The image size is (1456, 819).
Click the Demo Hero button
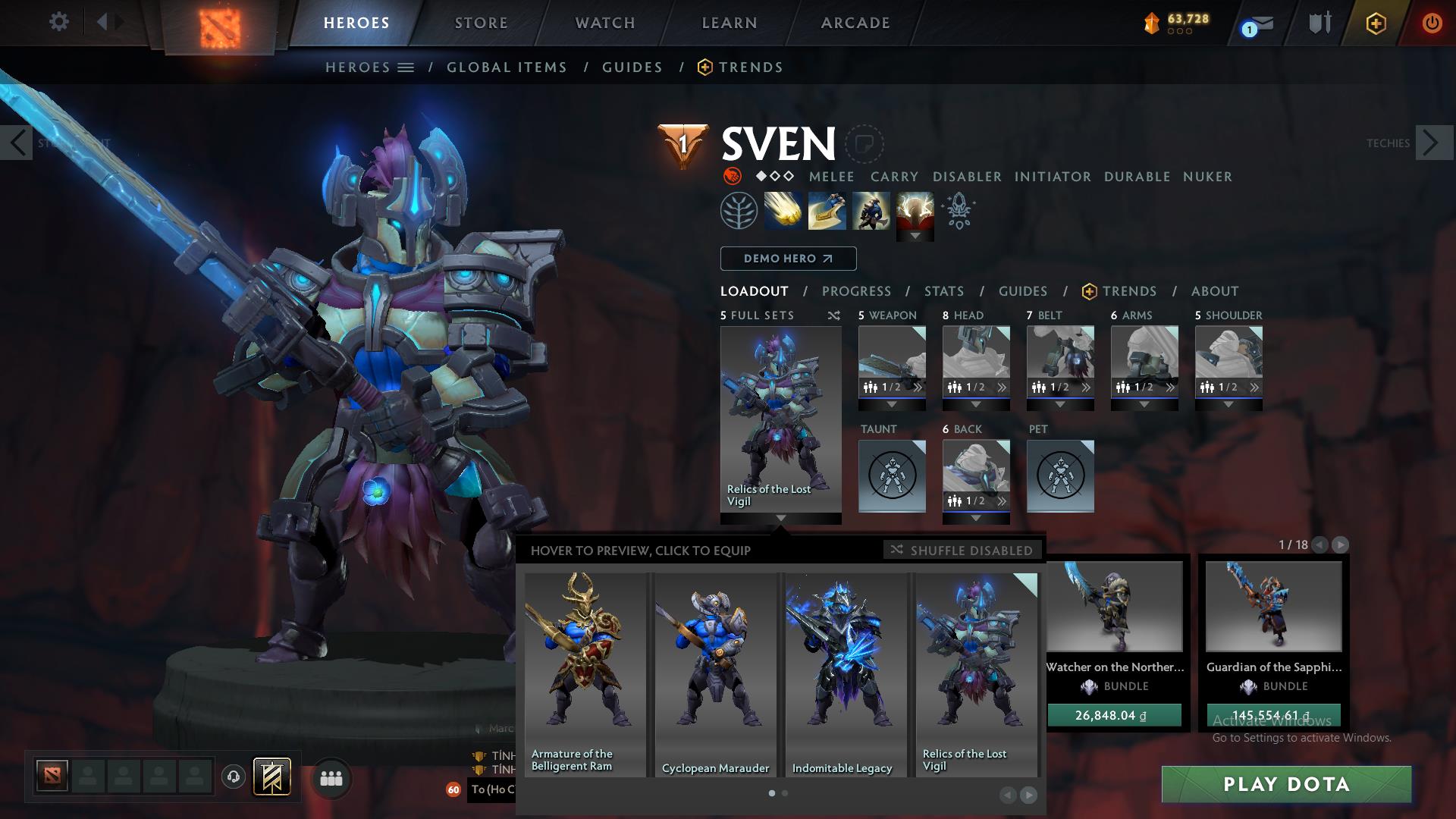(x=787, y=258)
